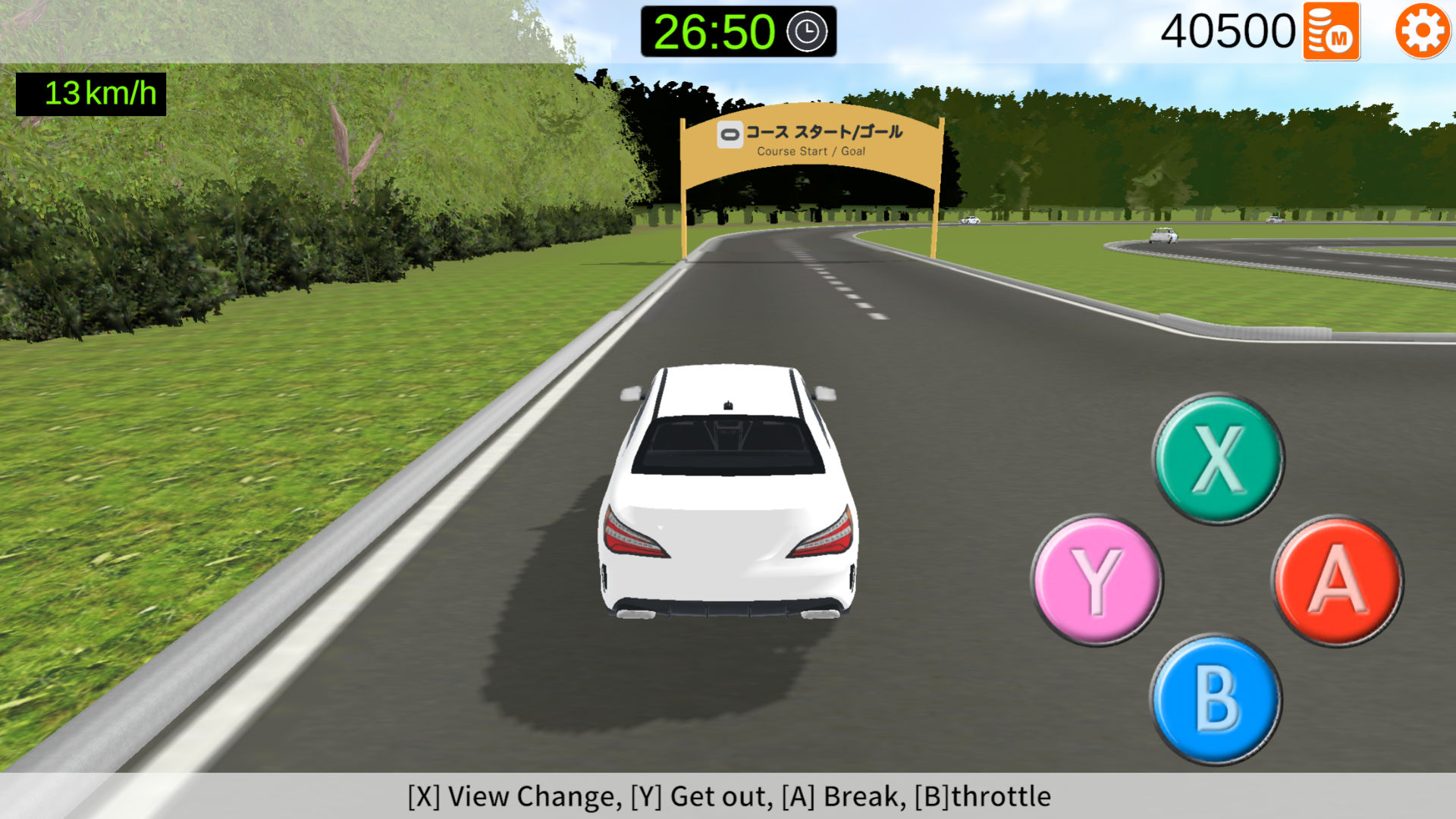1456x819 pixels.
Task: Click the clock icon beside the timer
Action: coord(805,32)
